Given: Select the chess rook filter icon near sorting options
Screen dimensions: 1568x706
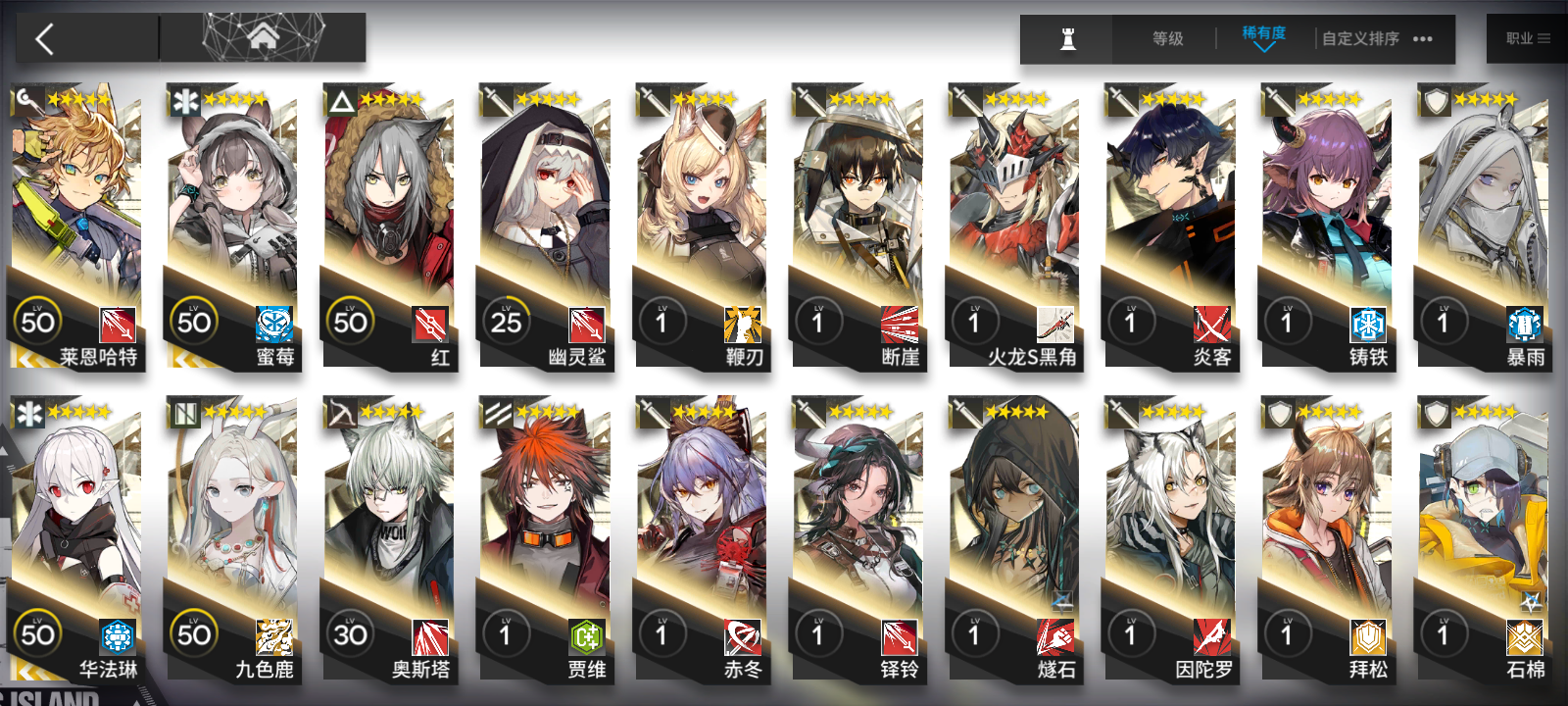Looking at the screenshot, I should coord(1067,39).
